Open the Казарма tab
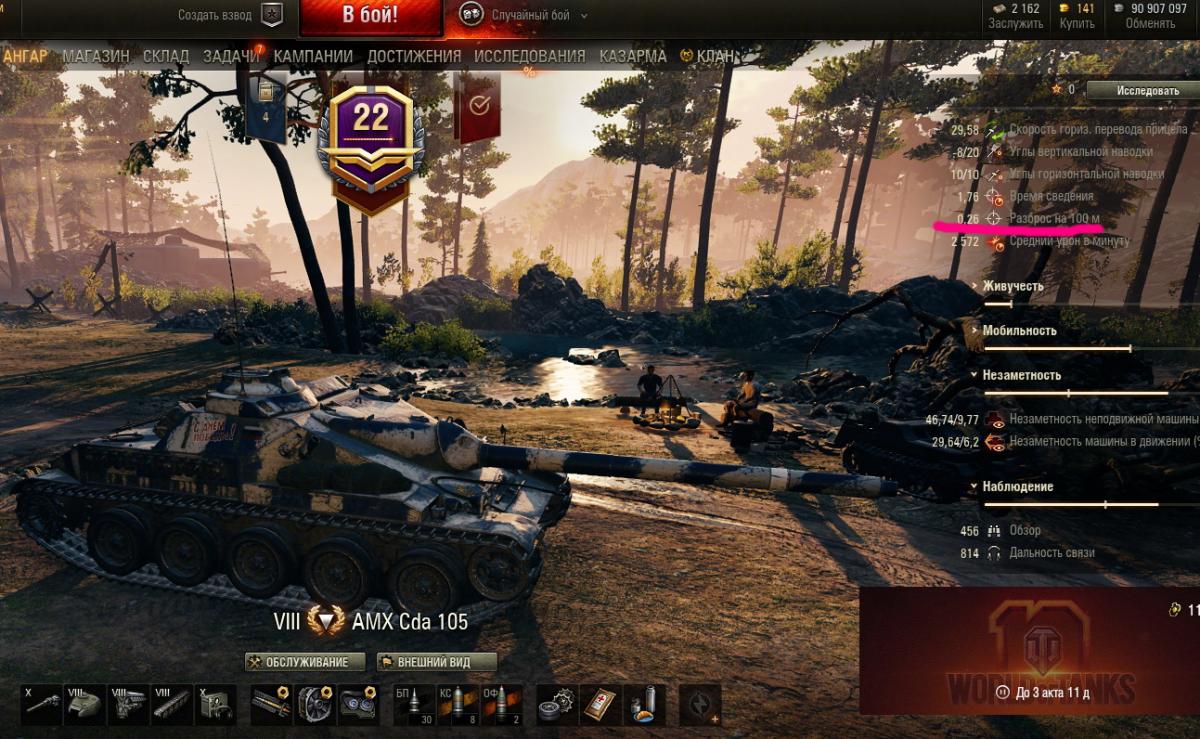The image size is (1200, 739). 633,57
